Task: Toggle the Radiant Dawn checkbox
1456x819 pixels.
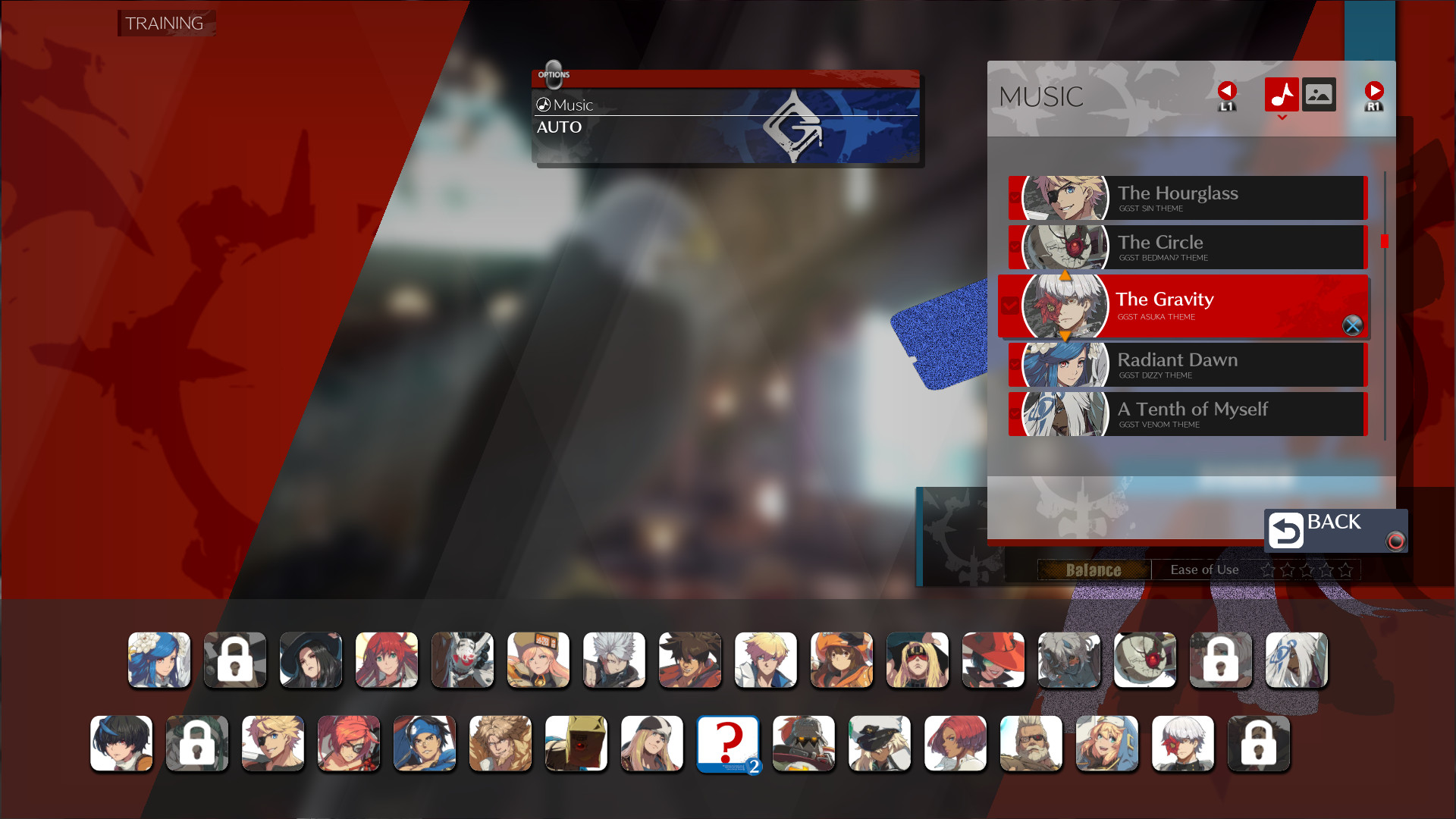Action: point(1014,365)
